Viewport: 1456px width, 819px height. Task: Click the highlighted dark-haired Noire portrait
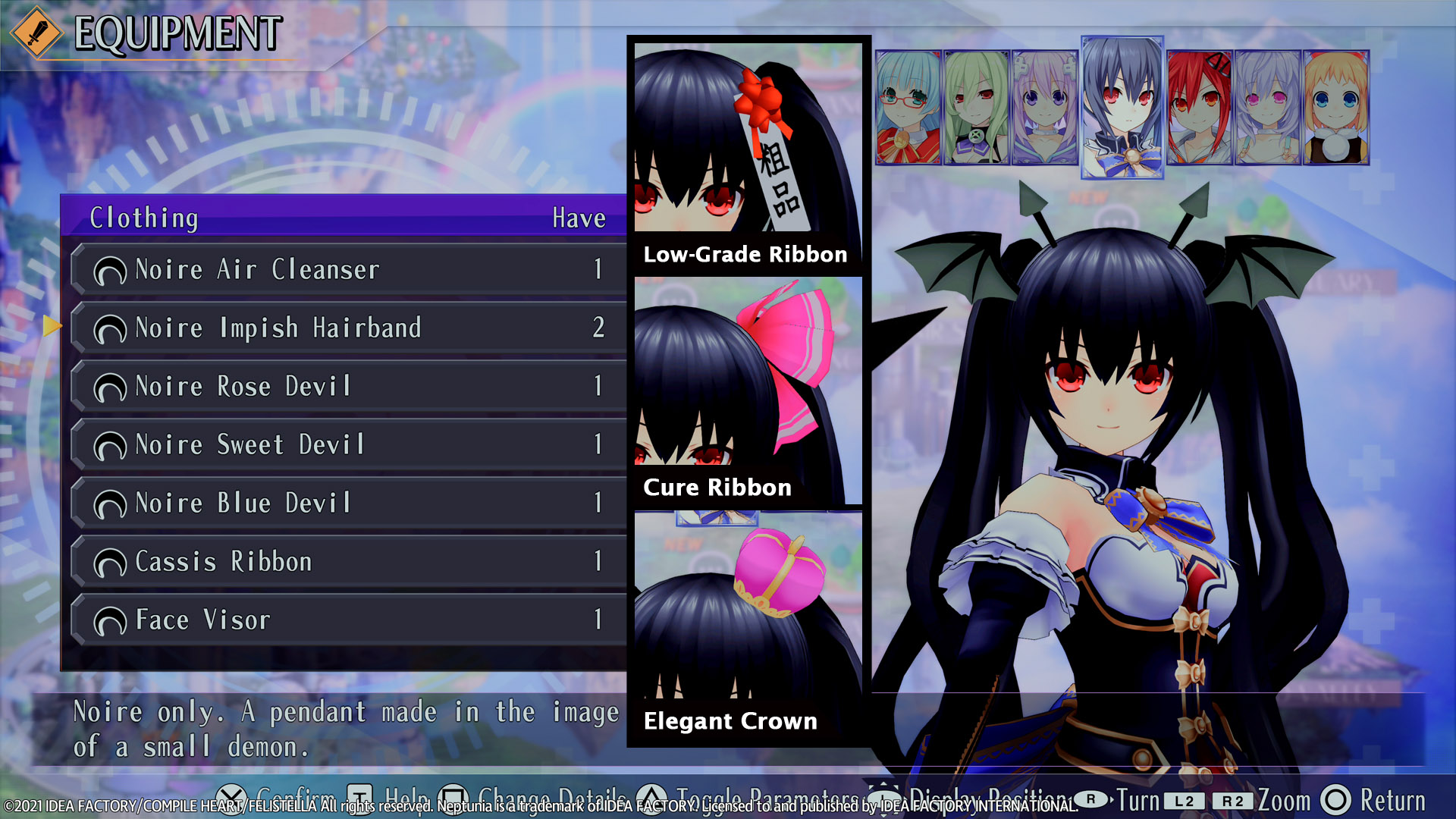tap(1122, 108)
